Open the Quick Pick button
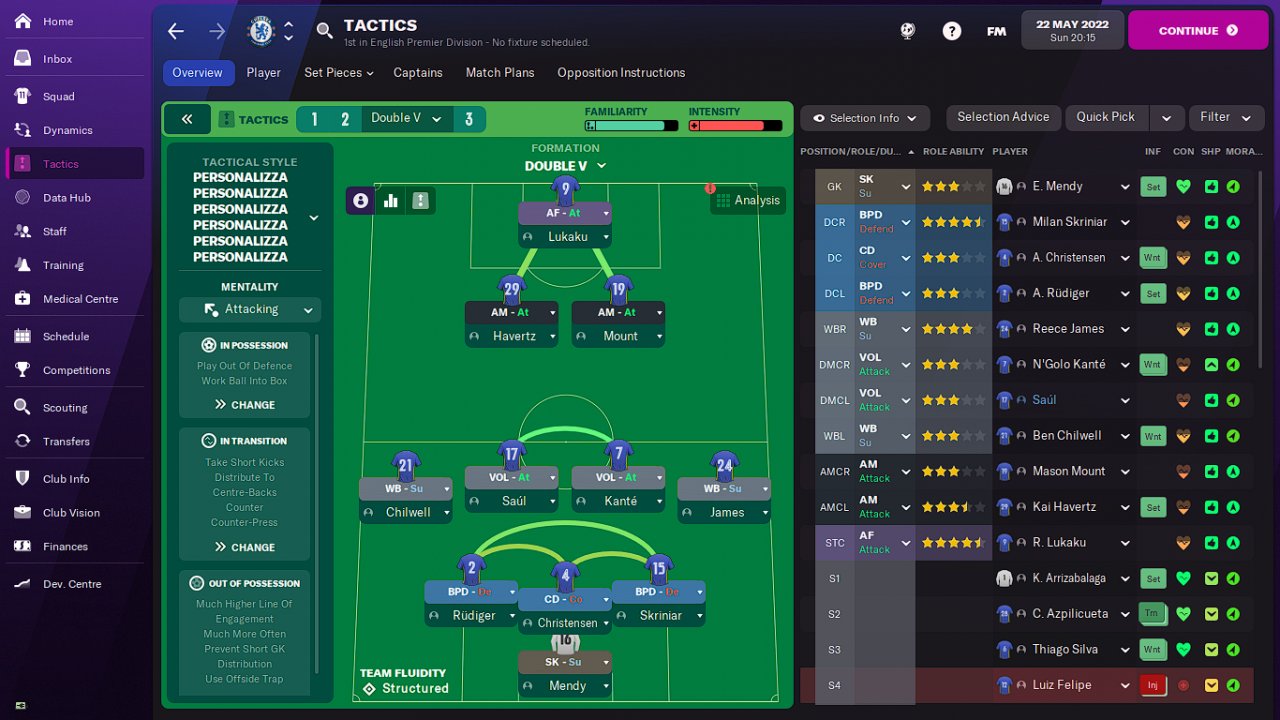The height and width of the screenshot is (720, 1280). point(1105,117)
